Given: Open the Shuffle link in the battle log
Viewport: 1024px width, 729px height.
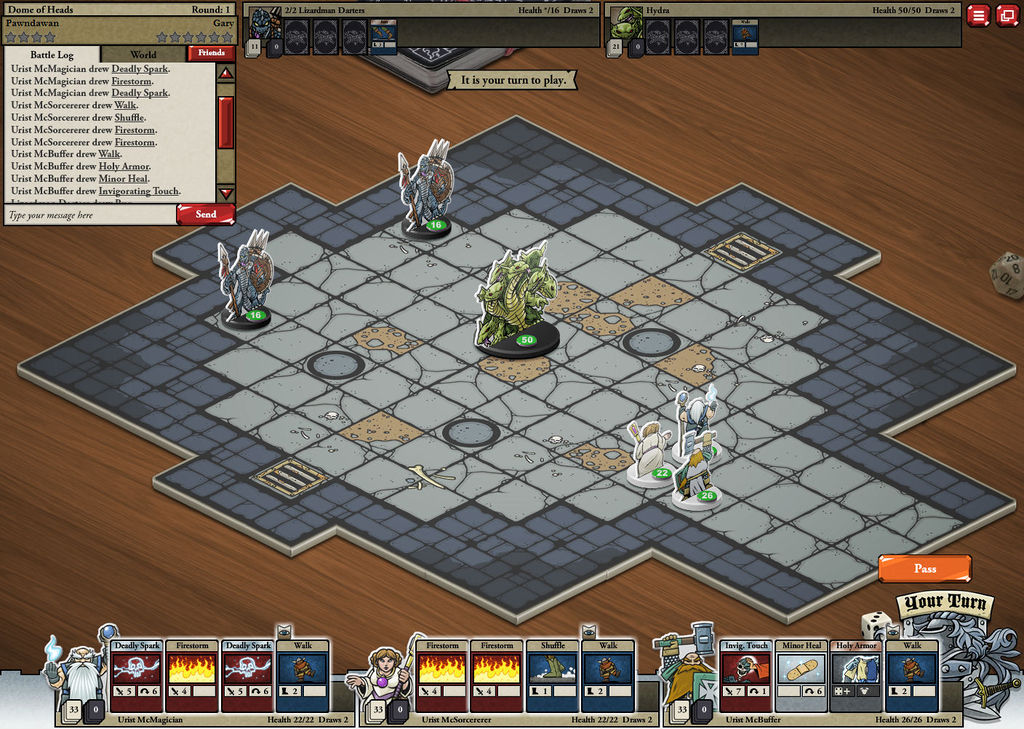Looking at the screenshot, I should (x=129, y=117).
